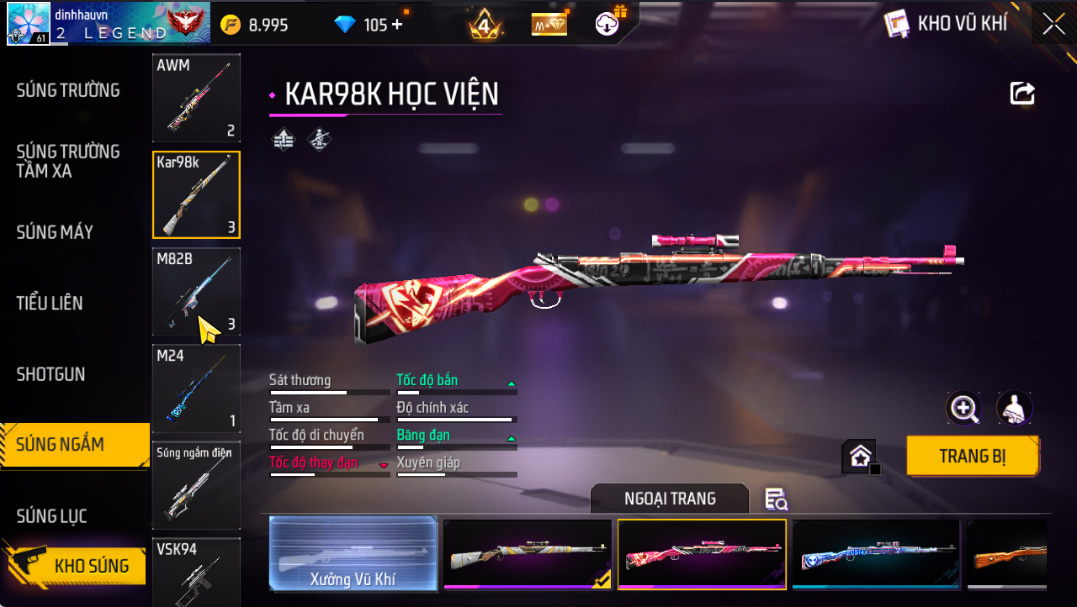Select the VSK94 weapon tile
The width and height of the screenshot is (1077, 607).
pos(196,571)
